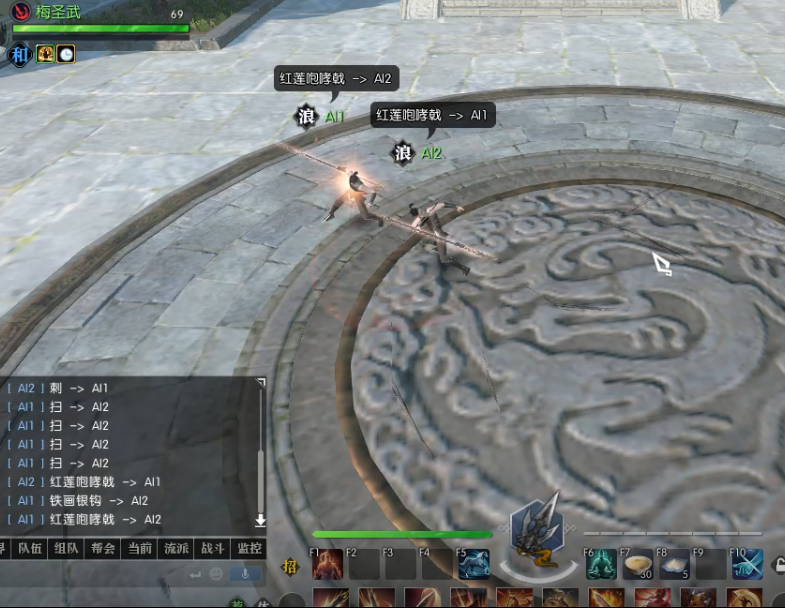
Task: Activate the F6 meditation skill
Action: 601,565
